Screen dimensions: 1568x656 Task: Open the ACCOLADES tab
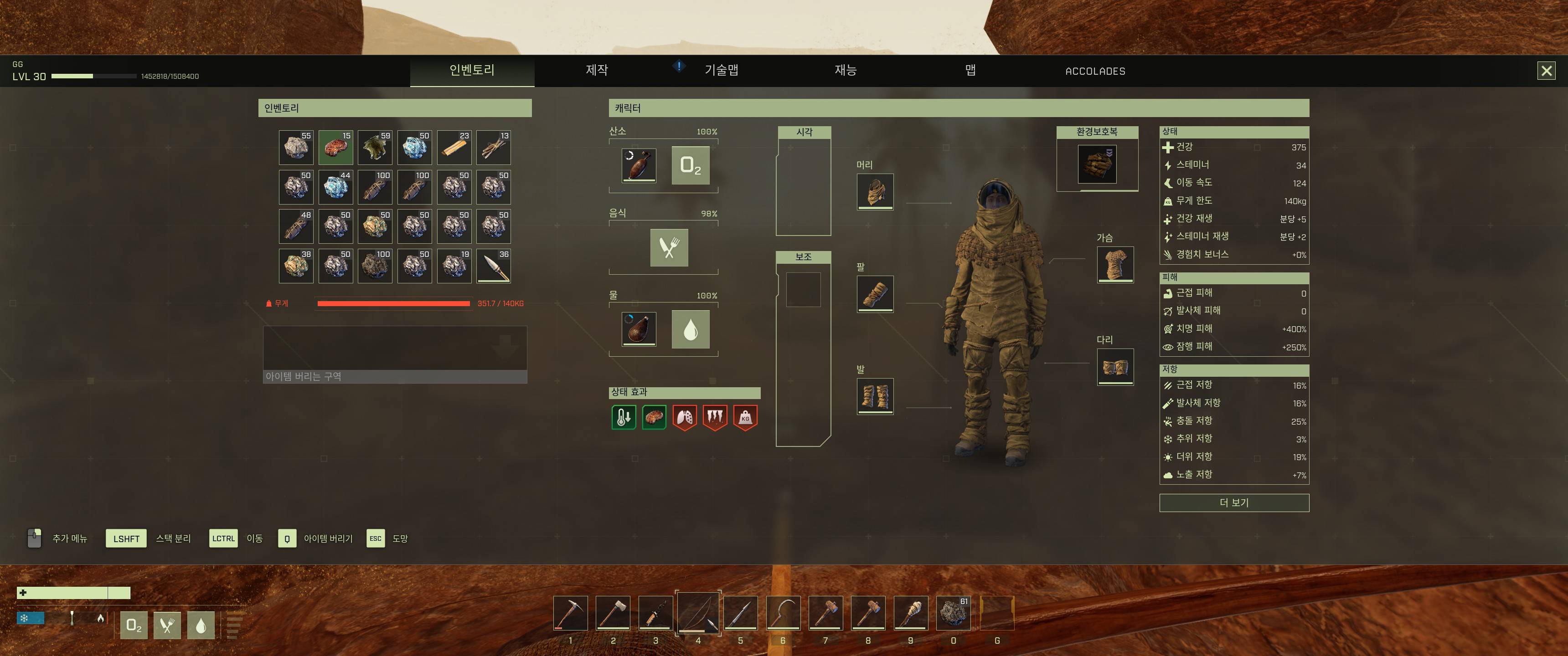pyautogui.click(x=1095, y=71)
